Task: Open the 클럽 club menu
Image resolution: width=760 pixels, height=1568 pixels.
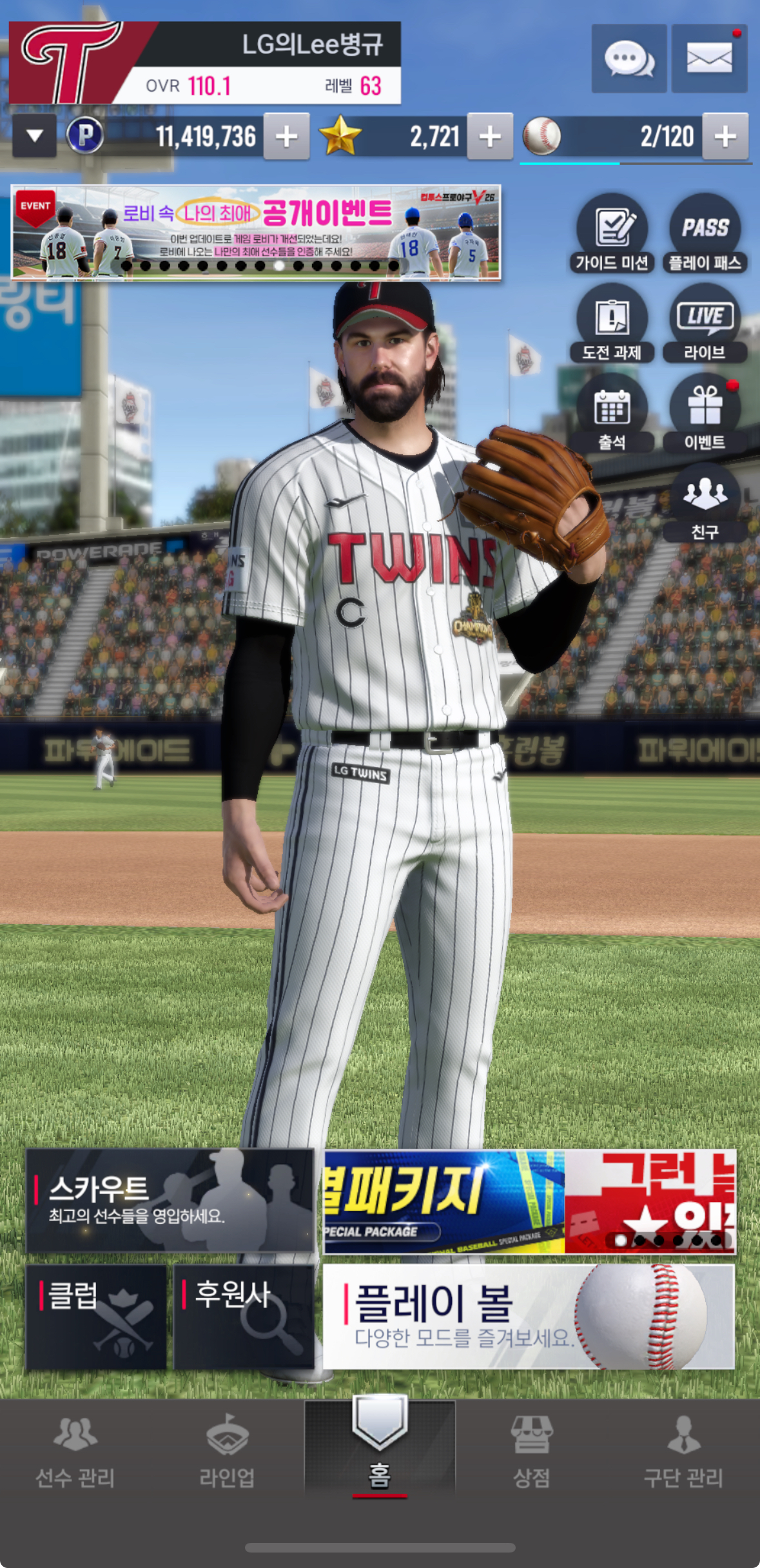Action: [x=96, y=1317]
